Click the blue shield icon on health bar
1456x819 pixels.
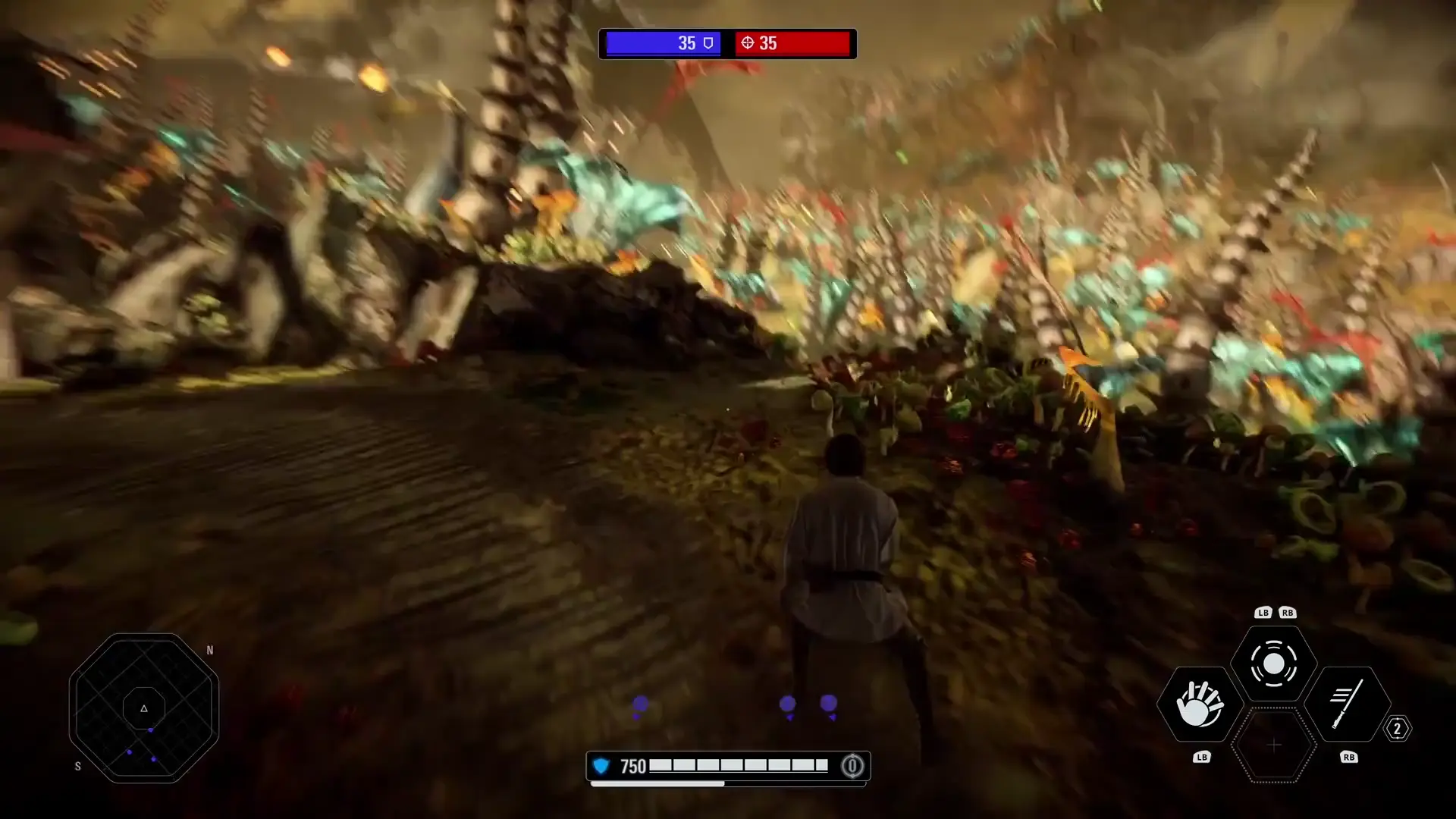coord(601,766)
